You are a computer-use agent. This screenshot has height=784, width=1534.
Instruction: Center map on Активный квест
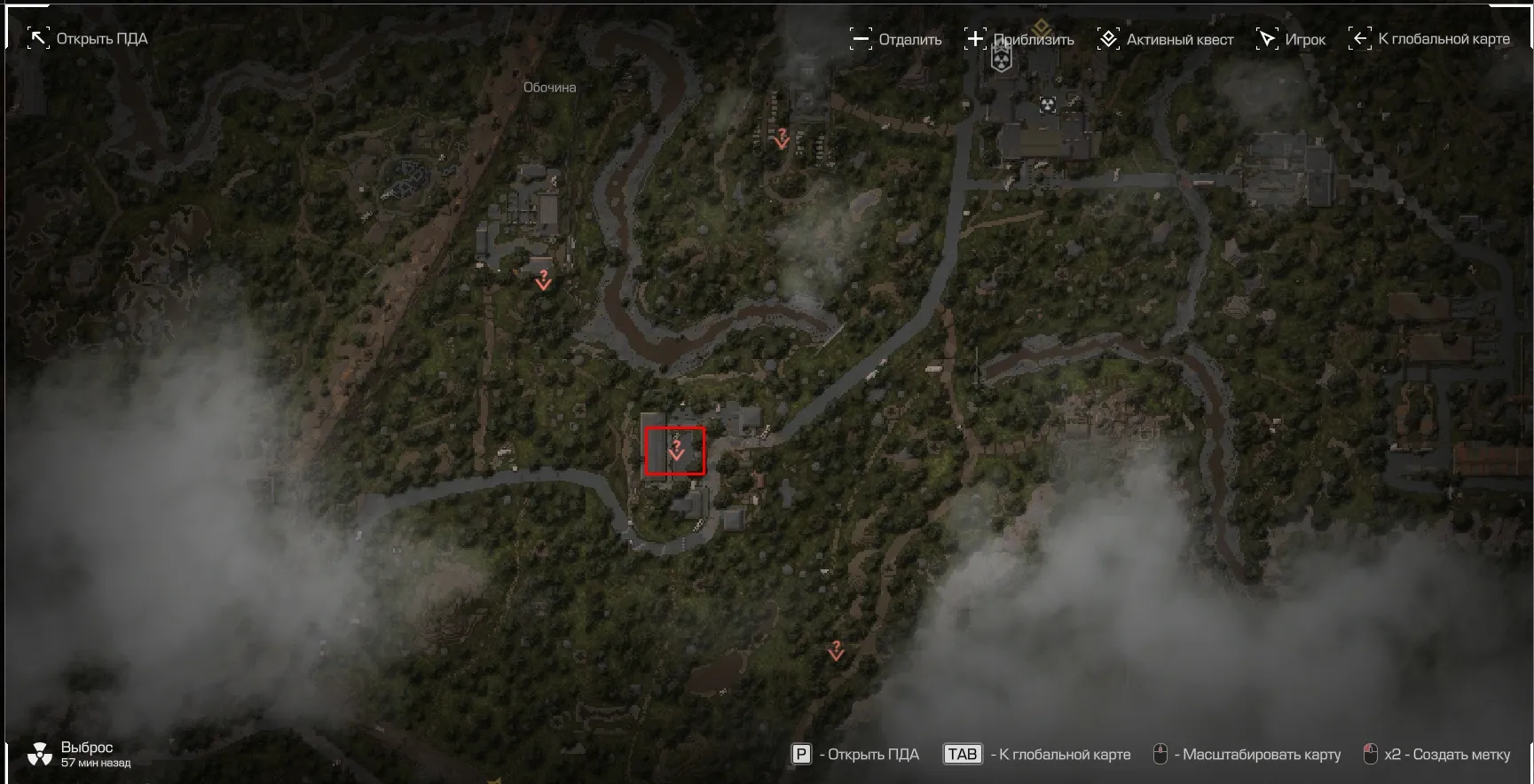[x=1165, y=39]
